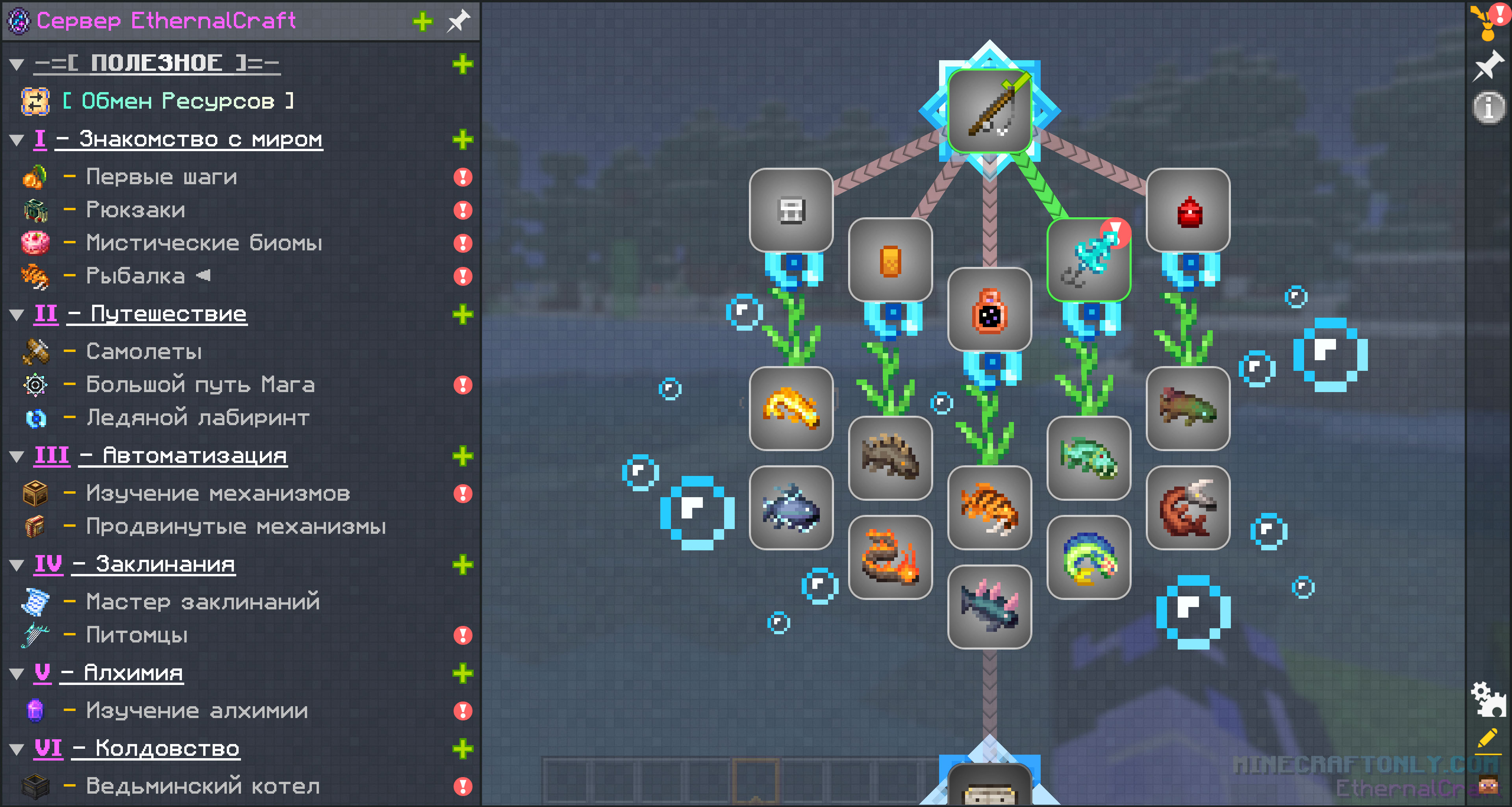The image size is (1512, 807).
Task: Show the Изучение механизмов chapter
Action: pos(218,493)
